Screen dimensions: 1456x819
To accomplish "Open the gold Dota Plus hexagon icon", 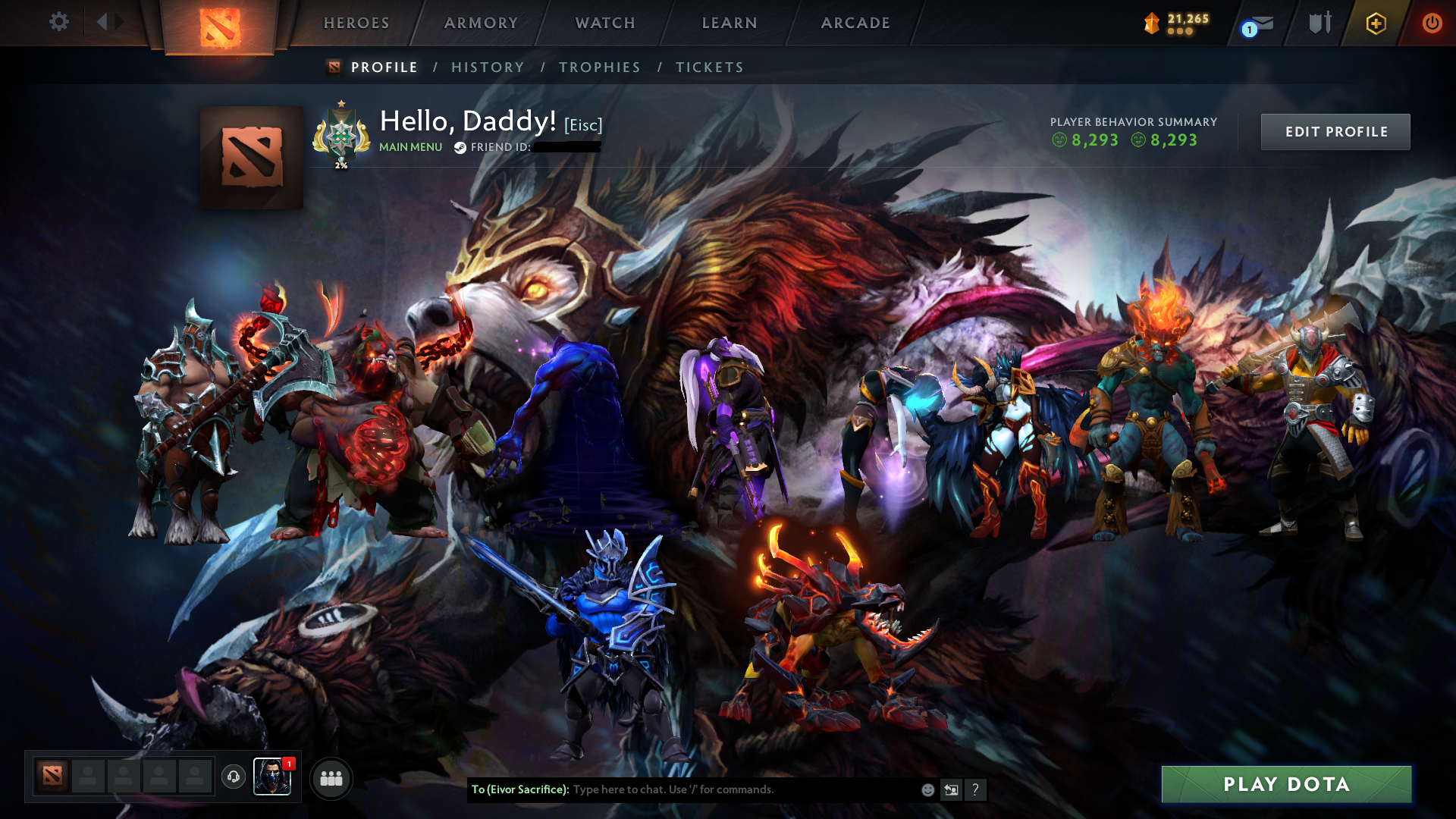I will (x=1376, y=23).
